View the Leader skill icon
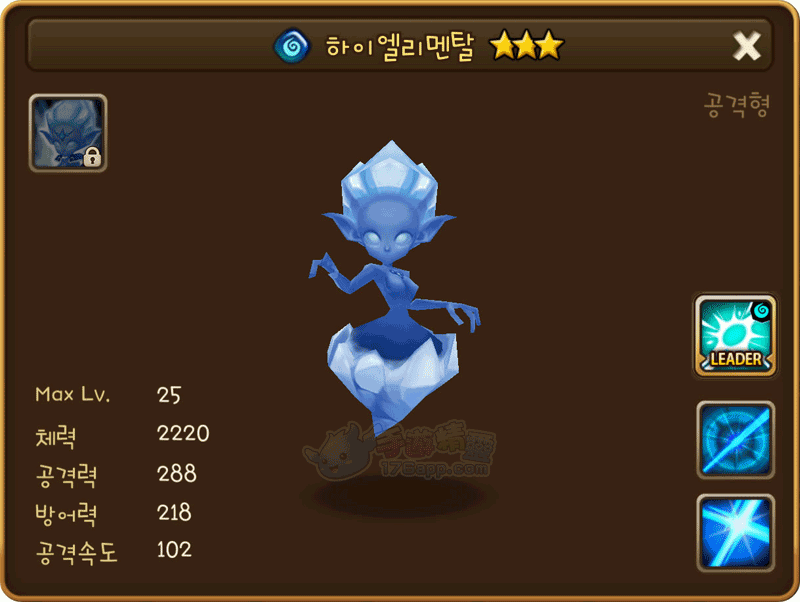Screen dimensions: 800x602 pos(735,336)
